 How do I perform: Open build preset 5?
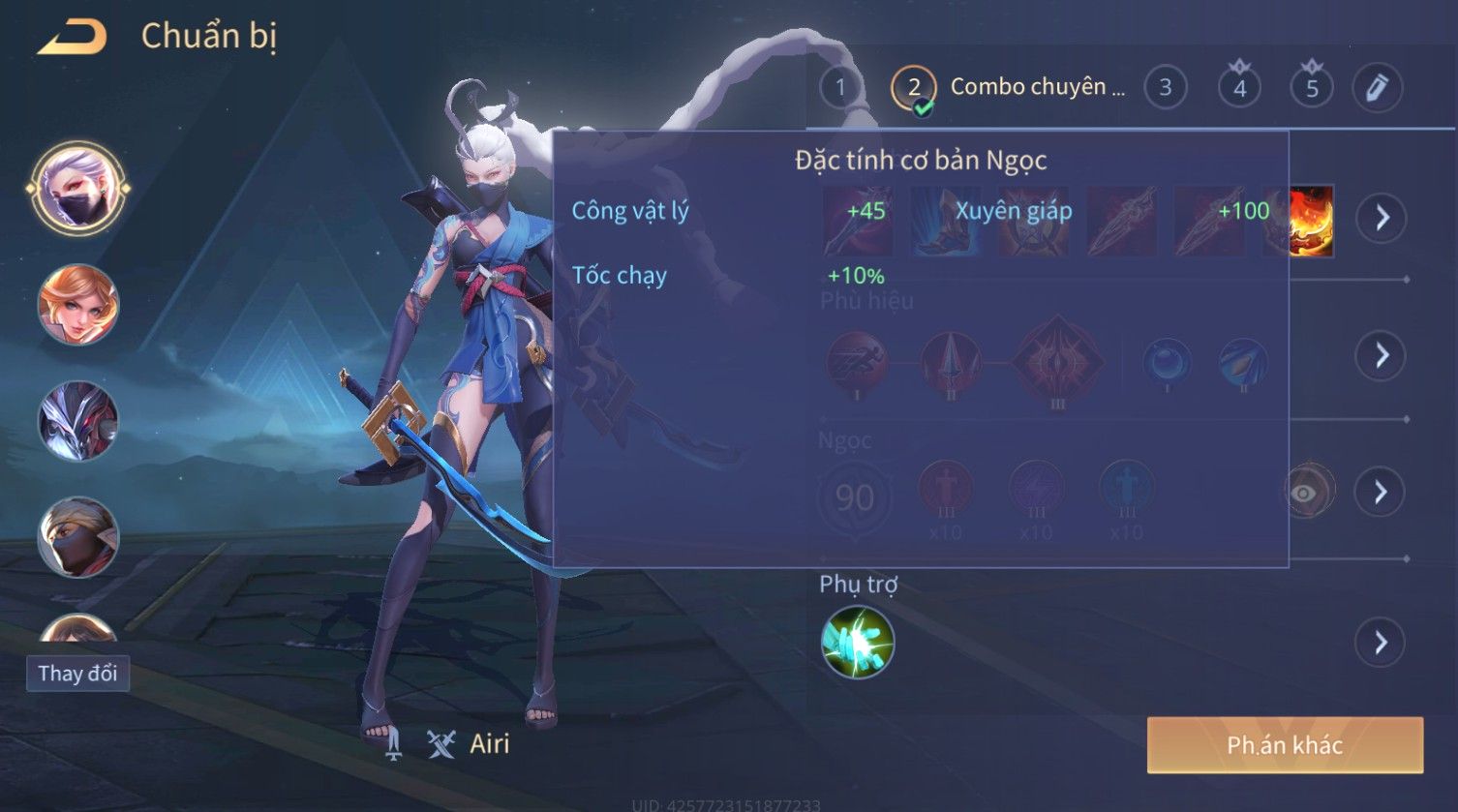[x=1312, y=88]
